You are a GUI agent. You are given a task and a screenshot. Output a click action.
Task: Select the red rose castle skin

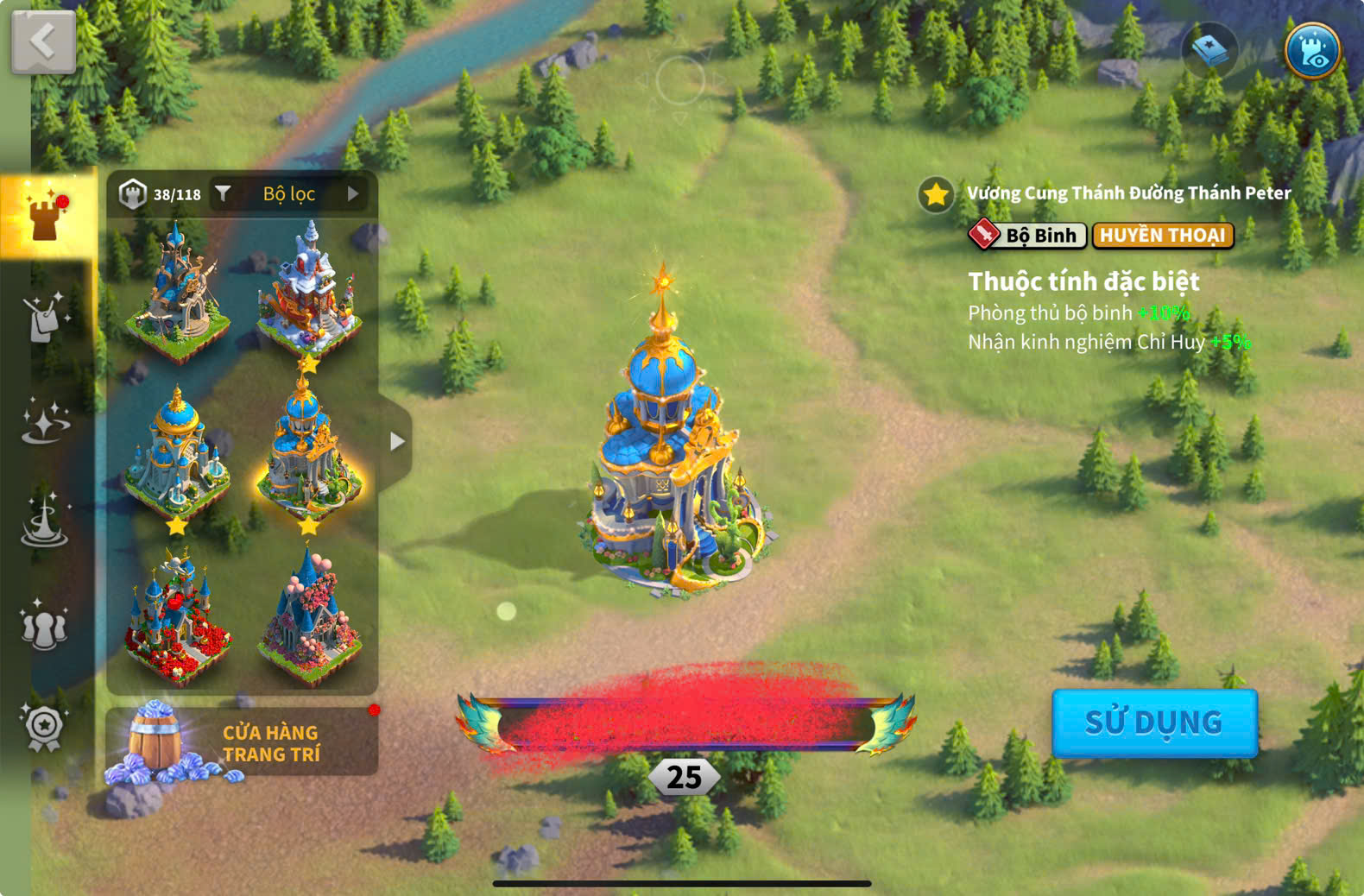point(178,619)
